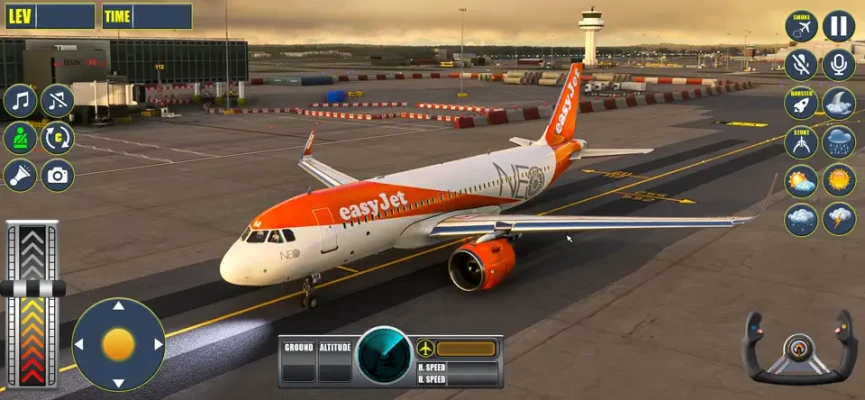Tap the joystick's up arrow
Screen dimensions: 865x400
118,307
